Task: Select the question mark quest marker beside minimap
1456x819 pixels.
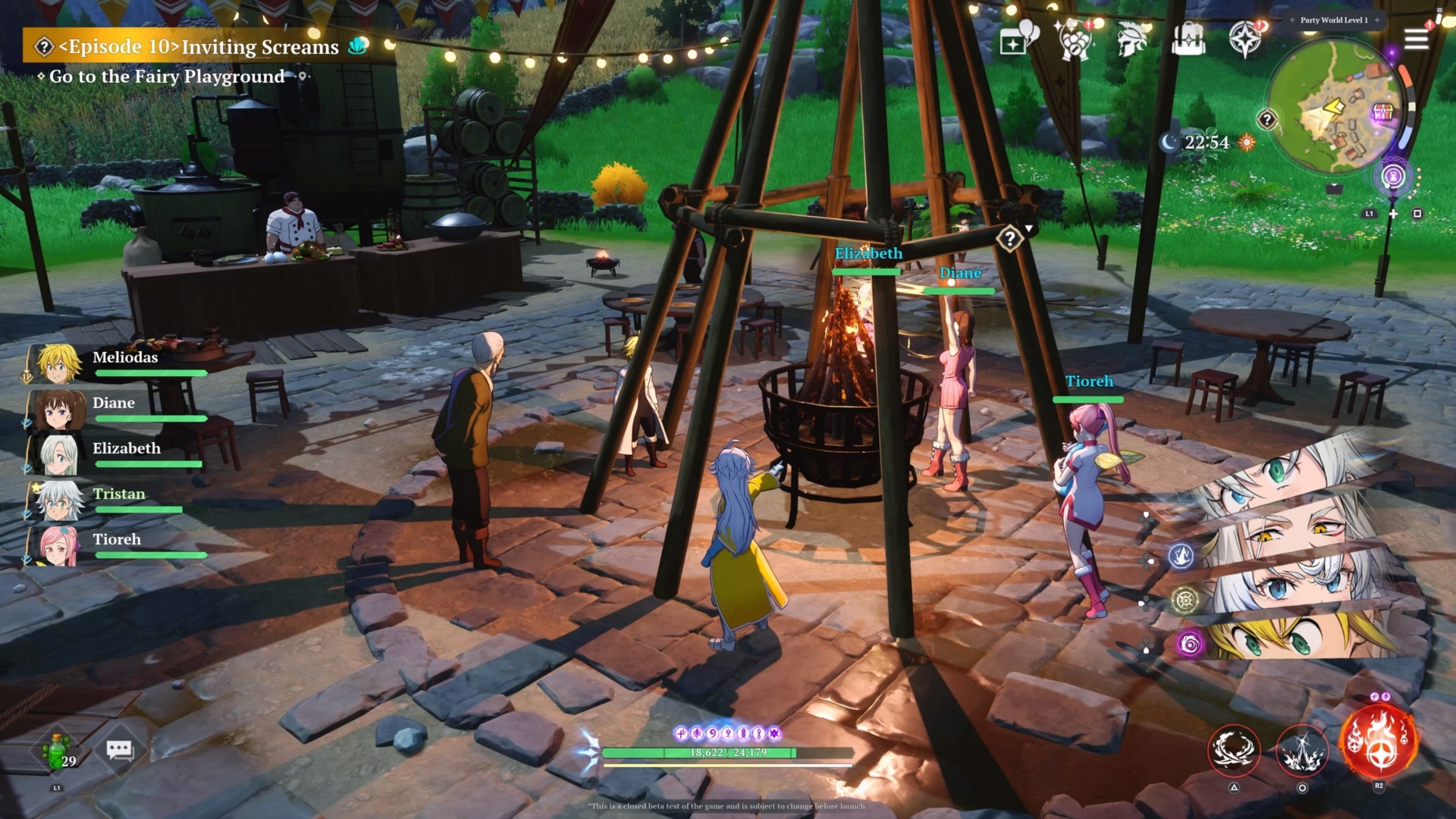Action: (x=1266, y=119)
